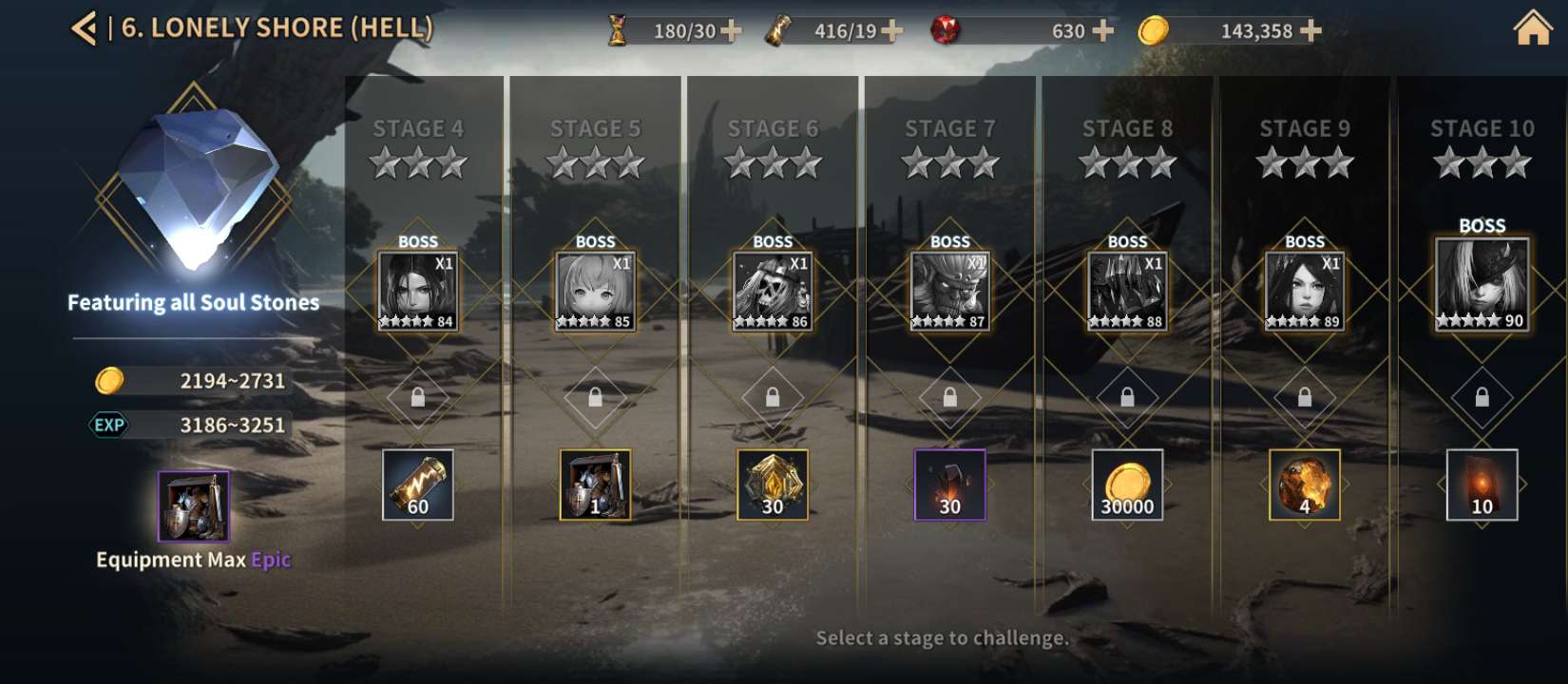Inspect the Stage 5 equipment chest reward
Image resolution: width=1568 pixels, height=684 pixels.
595,484
